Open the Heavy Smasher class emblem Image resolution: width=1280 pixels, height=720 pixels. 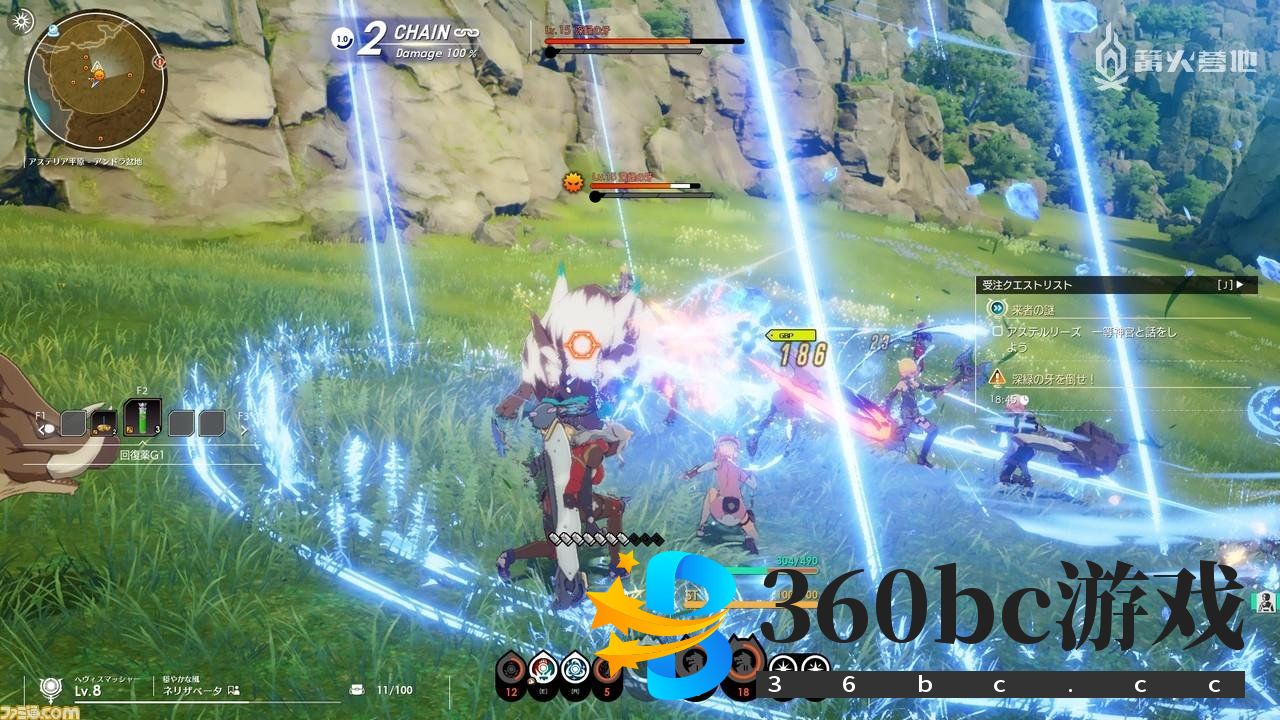tap(48, 688)
